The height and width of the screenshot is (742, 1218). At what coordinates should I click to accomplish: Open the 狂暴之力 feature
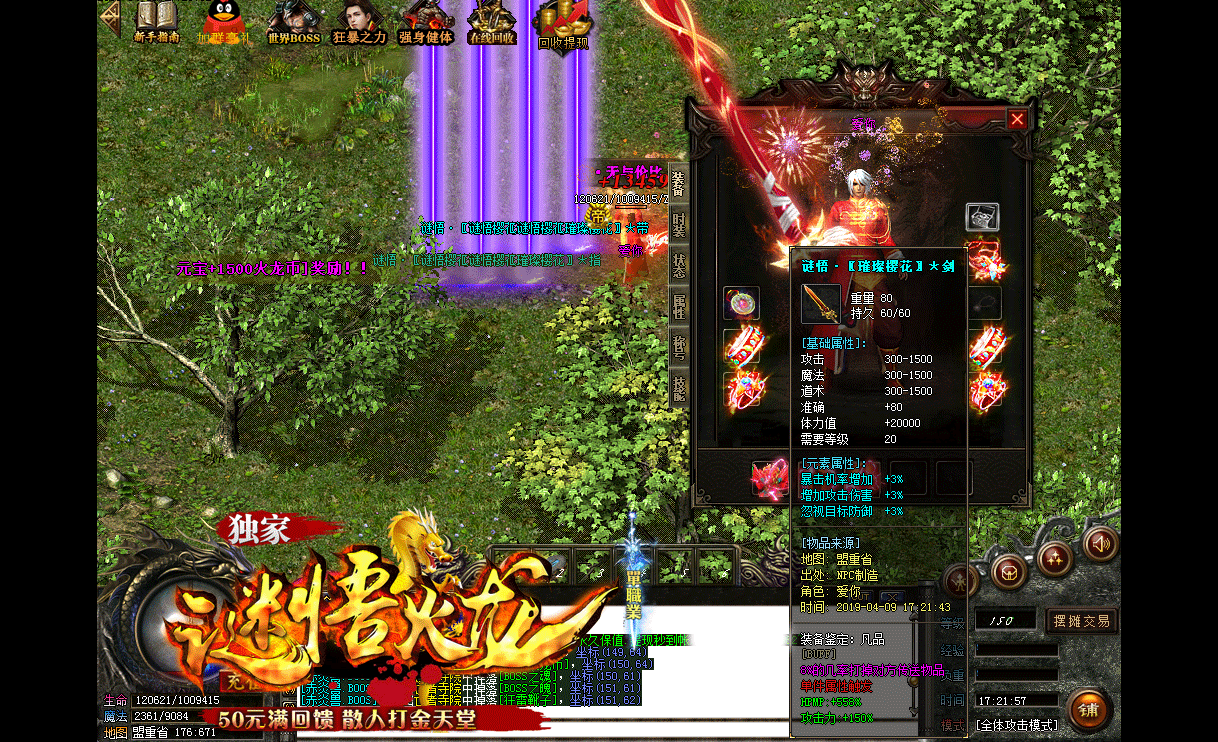click(359, 22)
